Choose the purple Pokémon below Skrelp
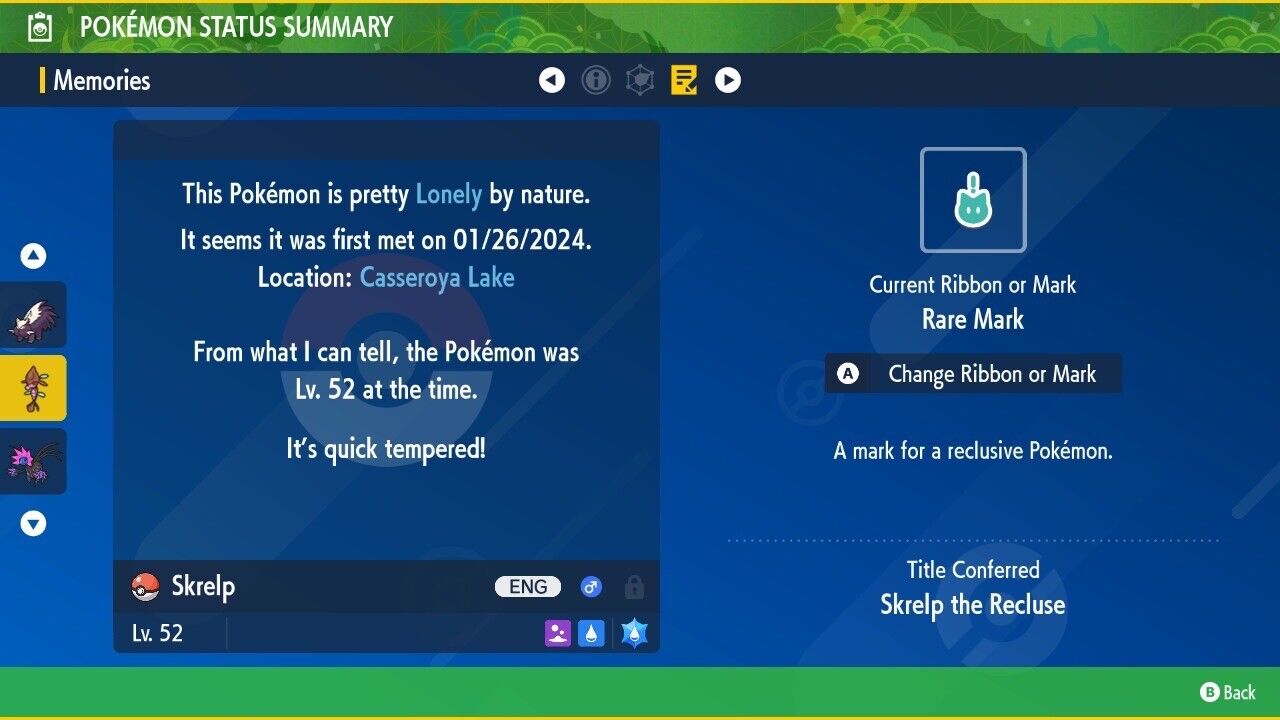Screen dimensions: 1280x720 point(33,461)
